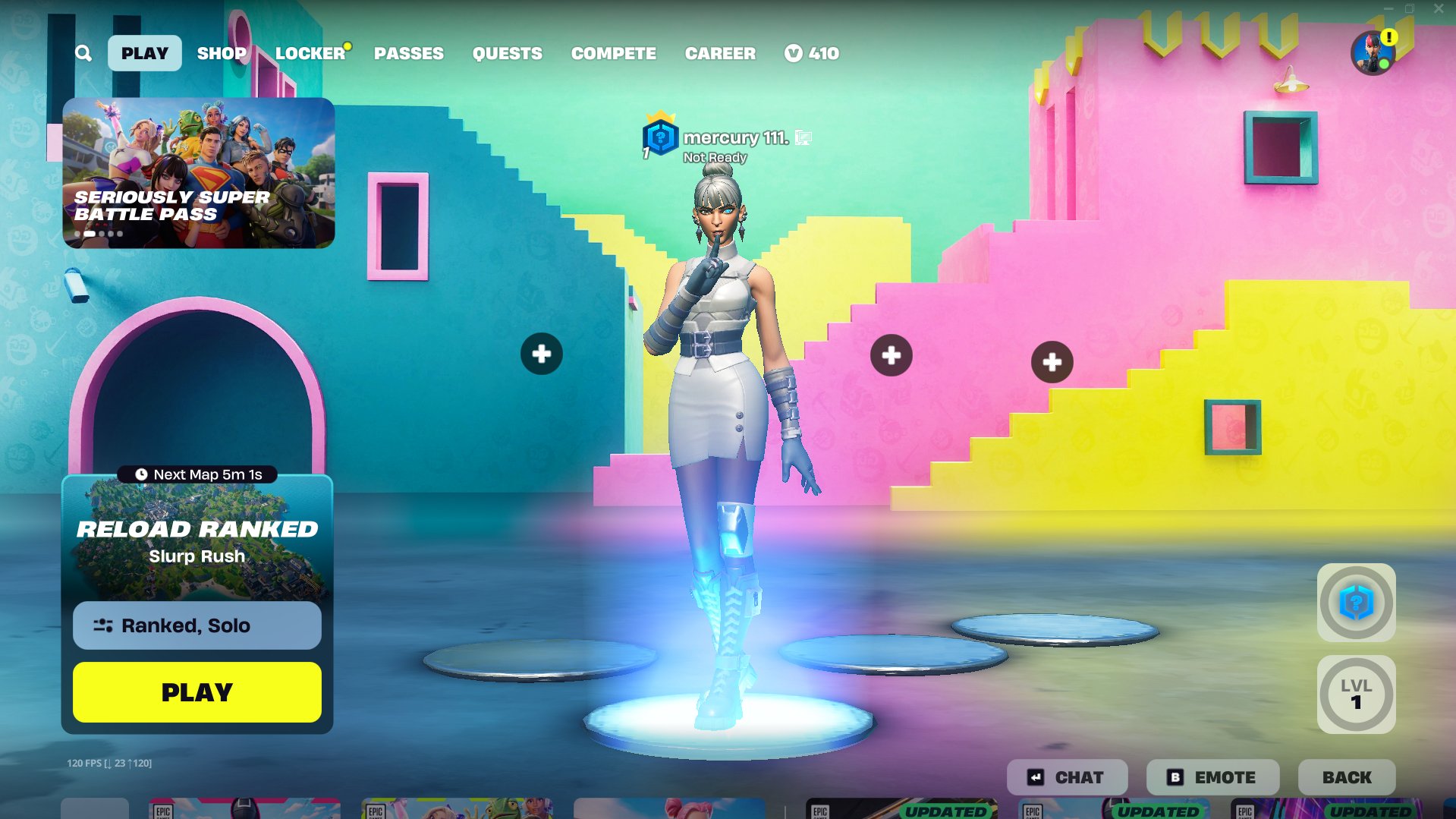
Task: Click the BACK button
Action: click(x=1346, y=776)
